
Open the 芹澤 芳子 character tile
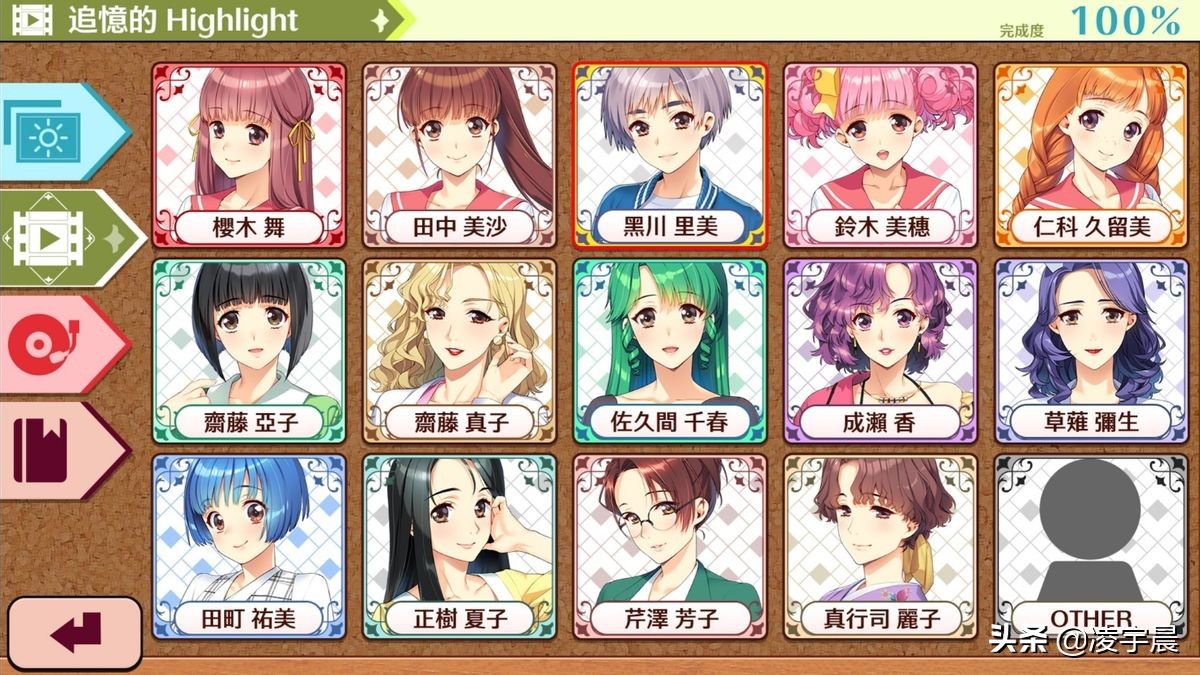670,546
